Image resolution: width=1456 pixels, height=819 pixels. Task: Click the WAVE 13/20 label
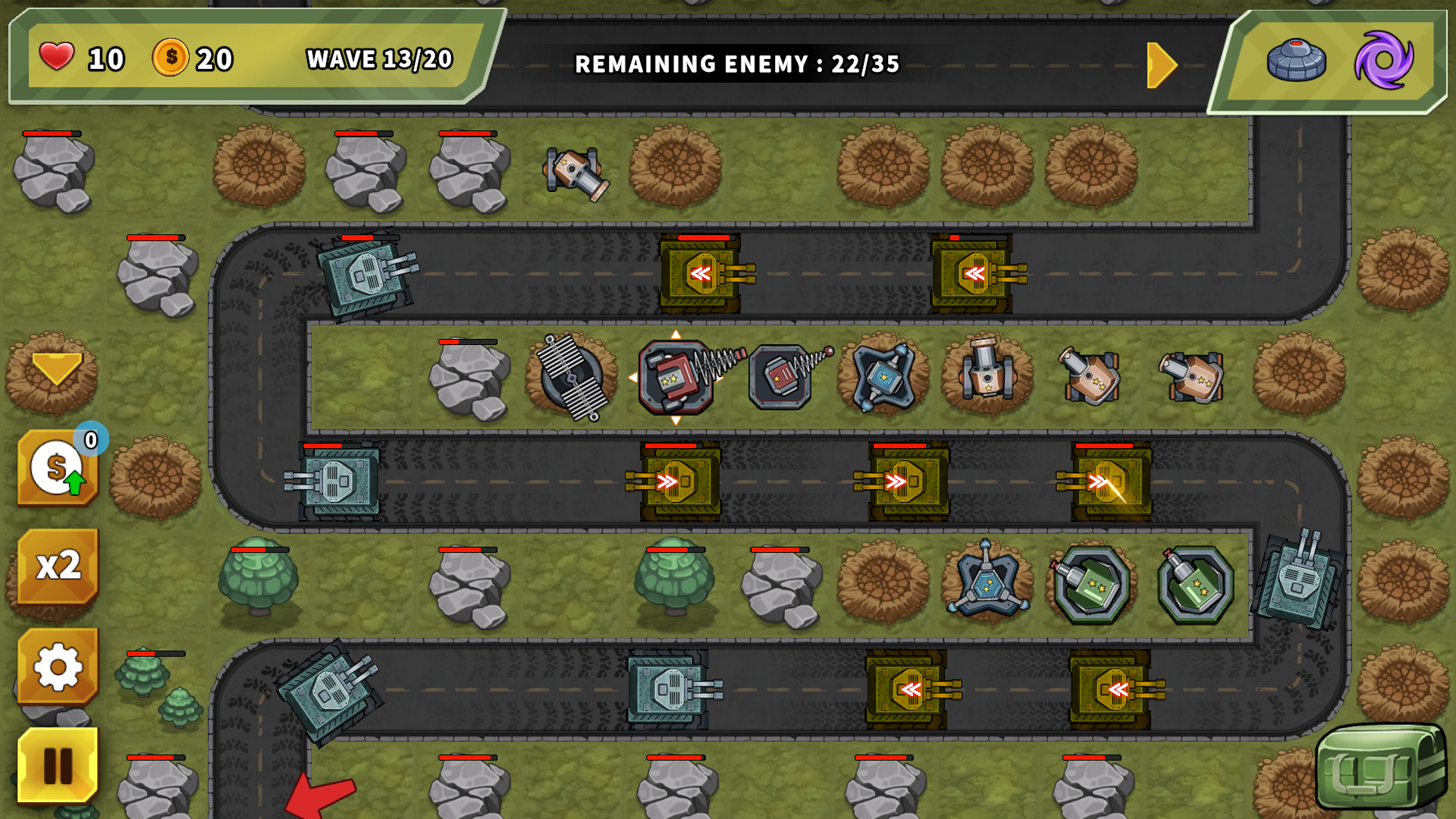(377, 59)
